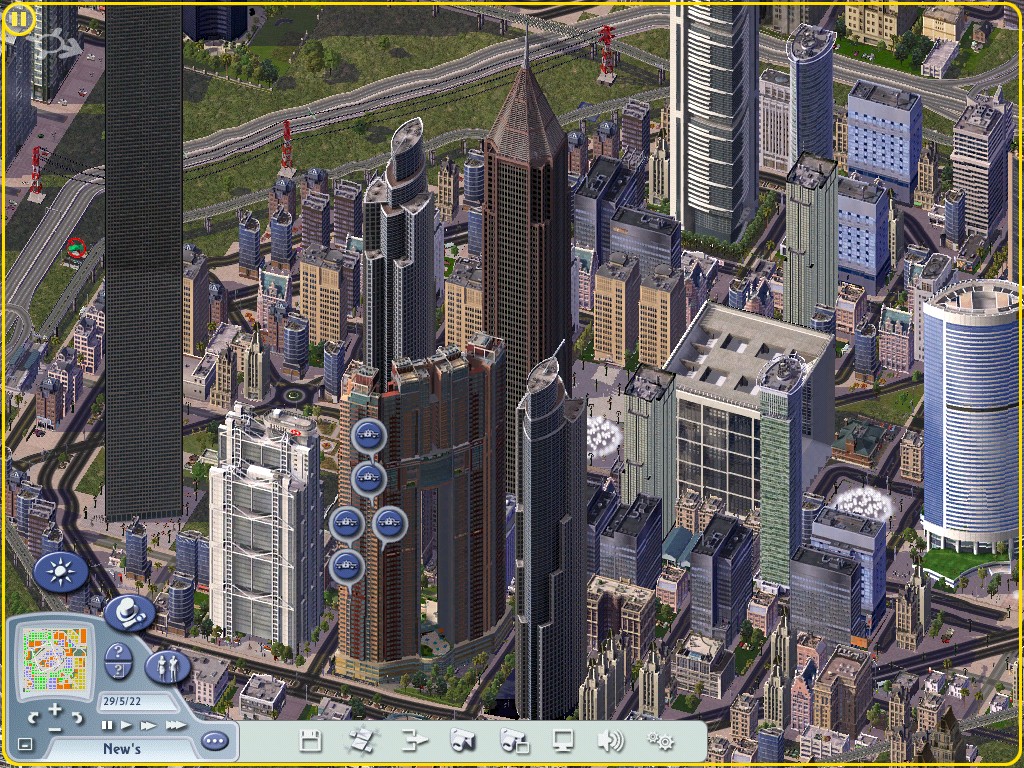Exit to region using the arrow icon
The height and width of the screenshot is (768, 1024).
[414, 741]
